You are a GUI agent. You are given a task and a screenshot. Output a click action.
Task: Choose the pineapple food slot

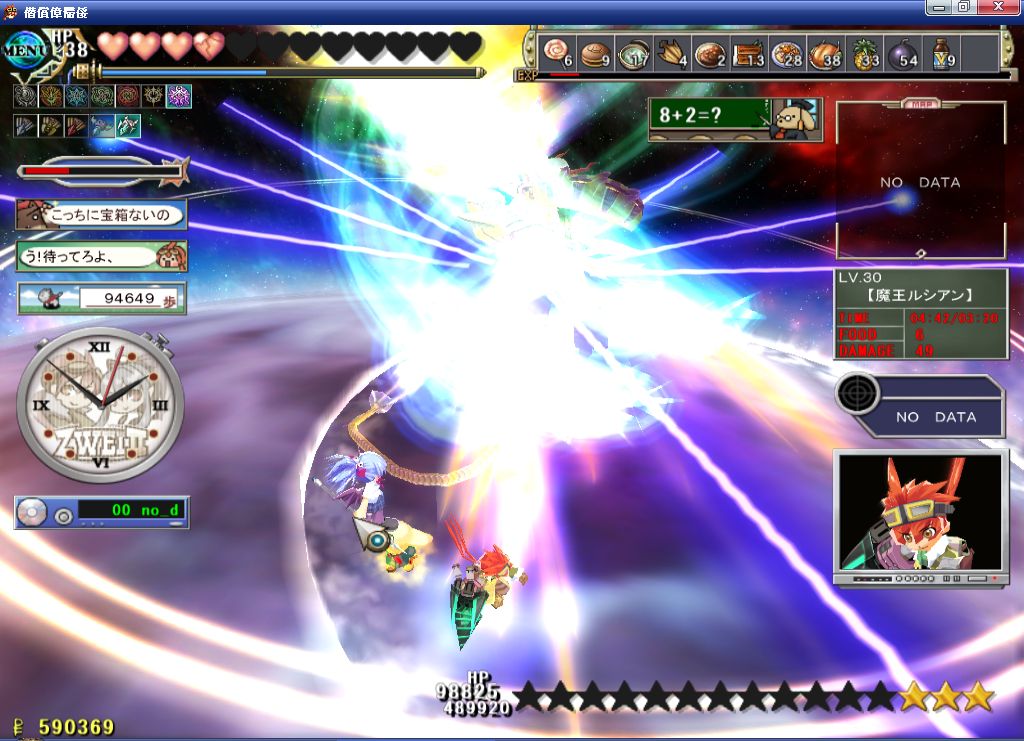(864, 53)
